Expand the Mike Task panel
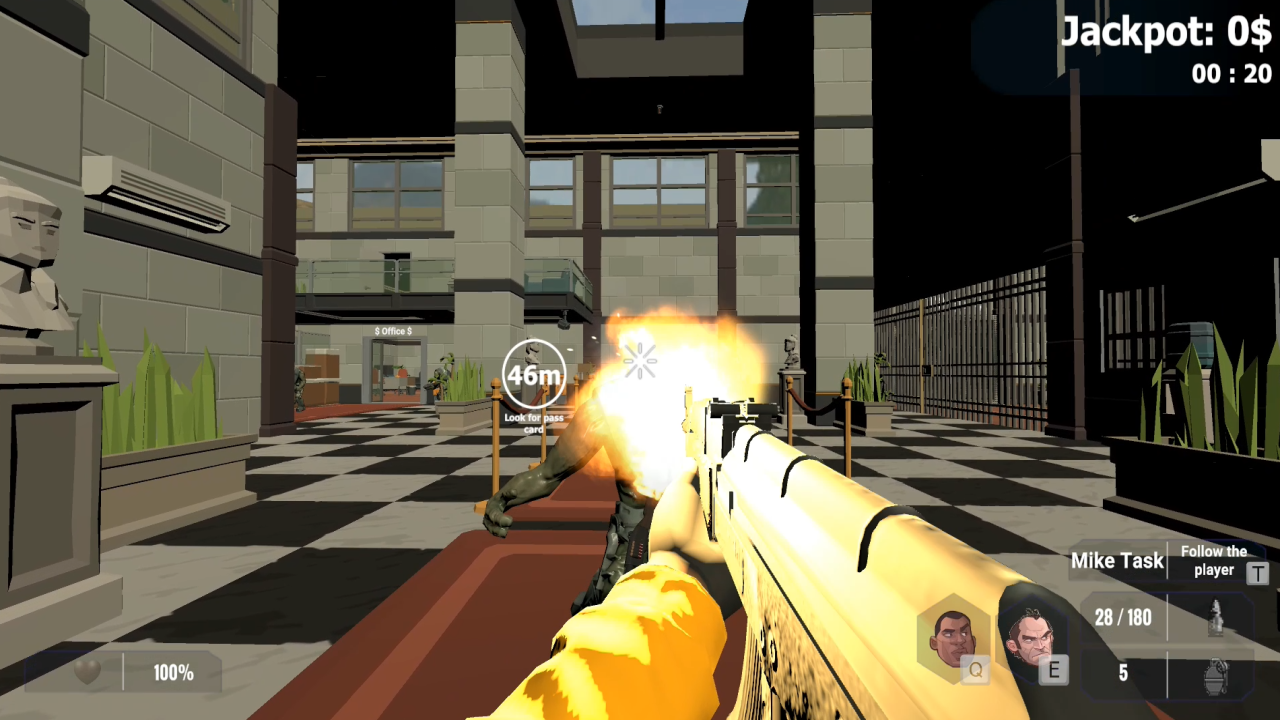1280x720 pixels. coord(1117,561)
